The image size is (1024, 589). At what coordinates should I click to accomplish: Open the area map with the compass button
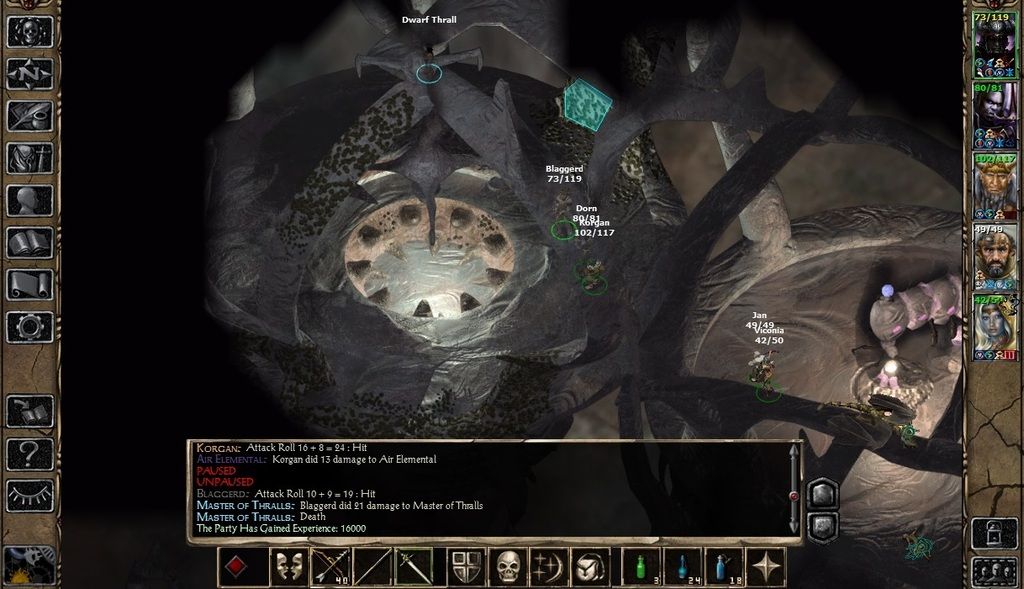pos(29,73)
